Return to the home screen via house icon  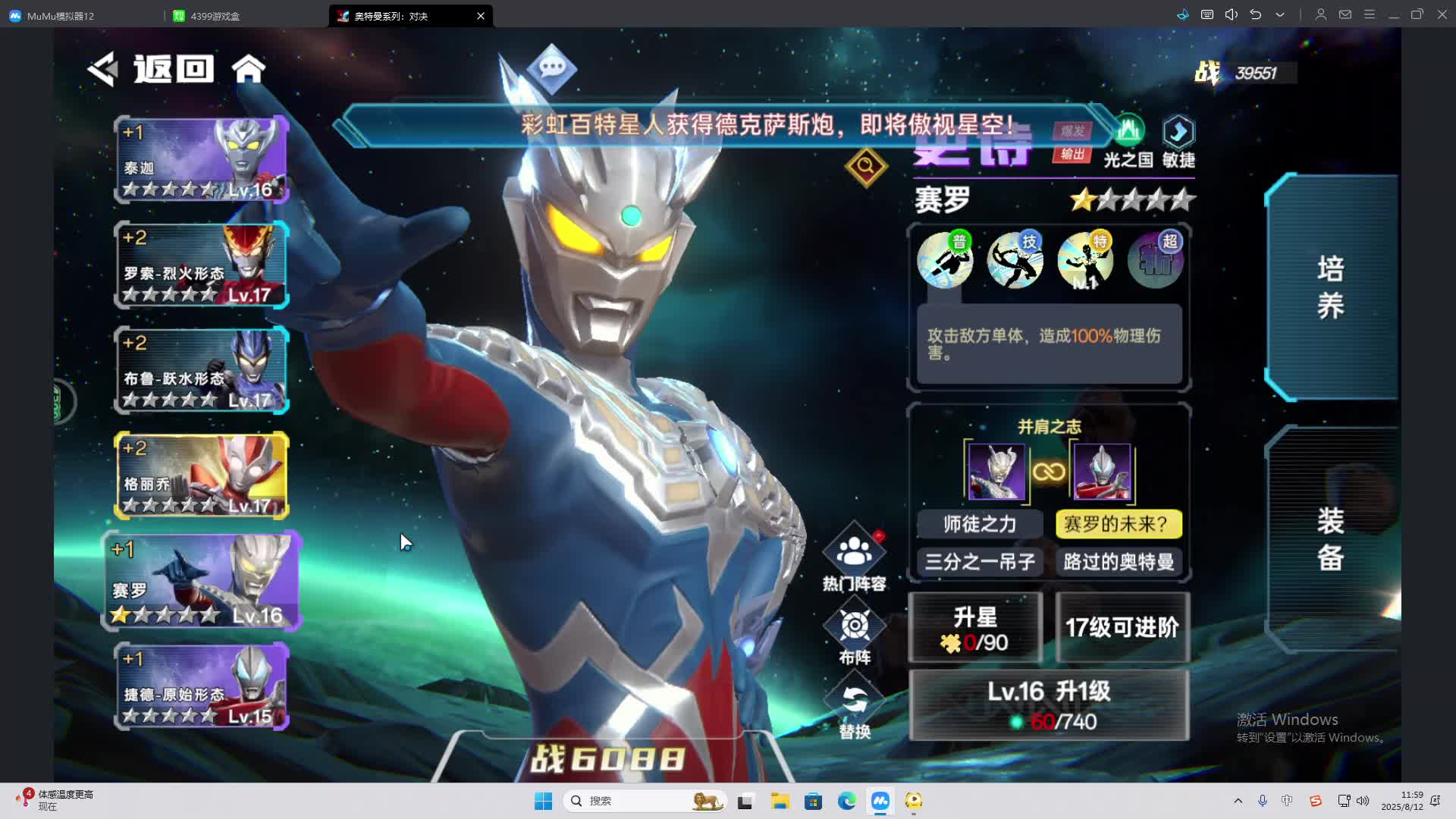point(249,69)
